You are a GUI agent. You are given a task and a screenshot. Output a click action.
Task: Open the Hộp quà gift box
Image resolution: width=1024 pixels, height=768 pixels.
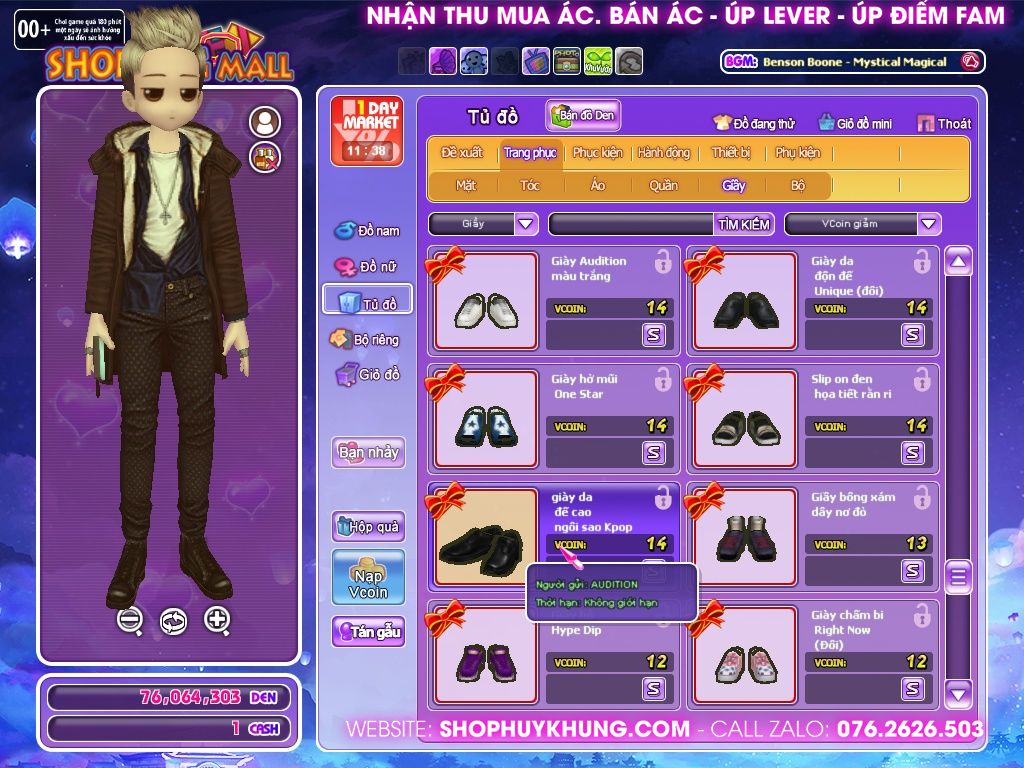368,526
